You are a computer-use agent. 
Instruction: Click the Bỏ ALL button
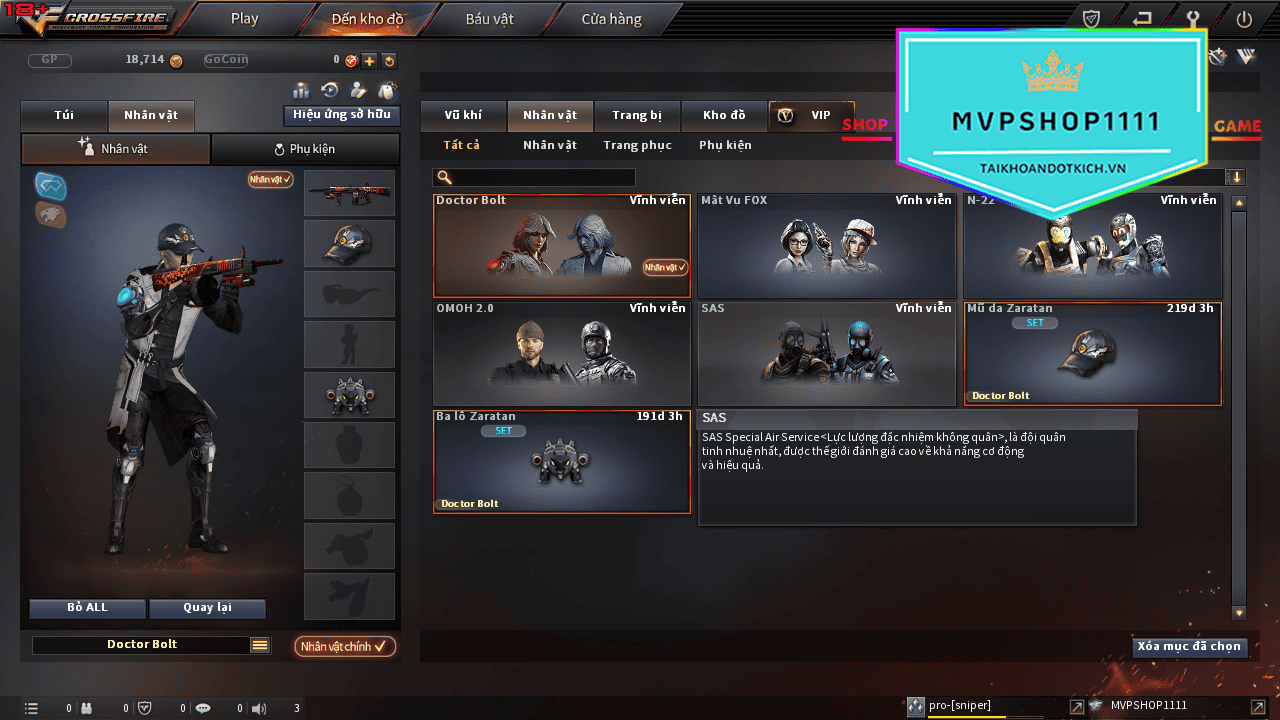(87, 608)
